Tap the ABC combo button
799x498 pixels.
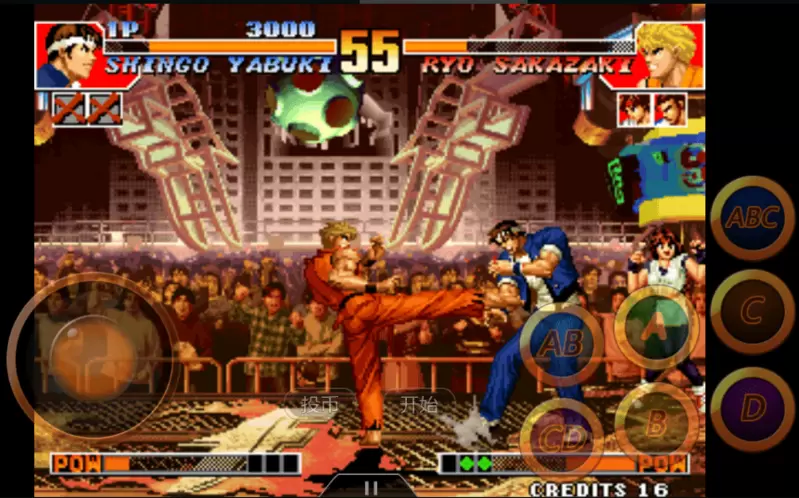tap(752, 218)
